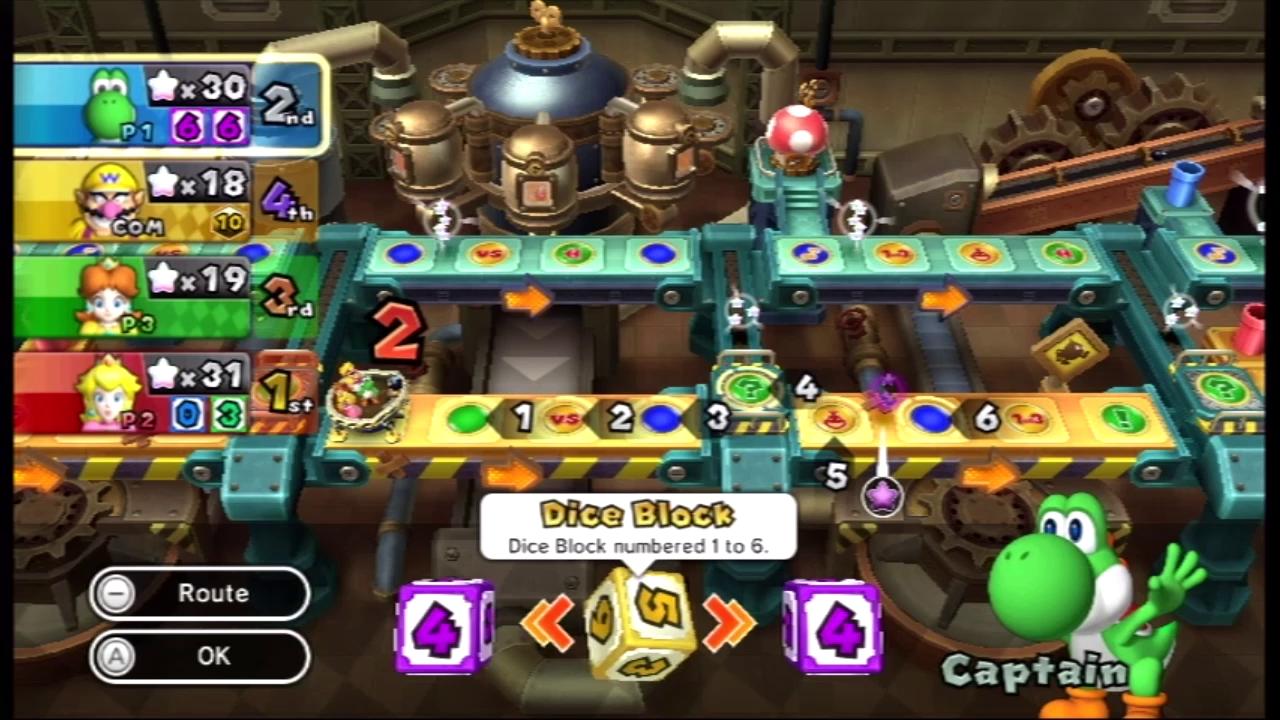Click the green lucky question-mark space near space 3
This screenshot has height=720, width=1280.
[x=752, y=390]
